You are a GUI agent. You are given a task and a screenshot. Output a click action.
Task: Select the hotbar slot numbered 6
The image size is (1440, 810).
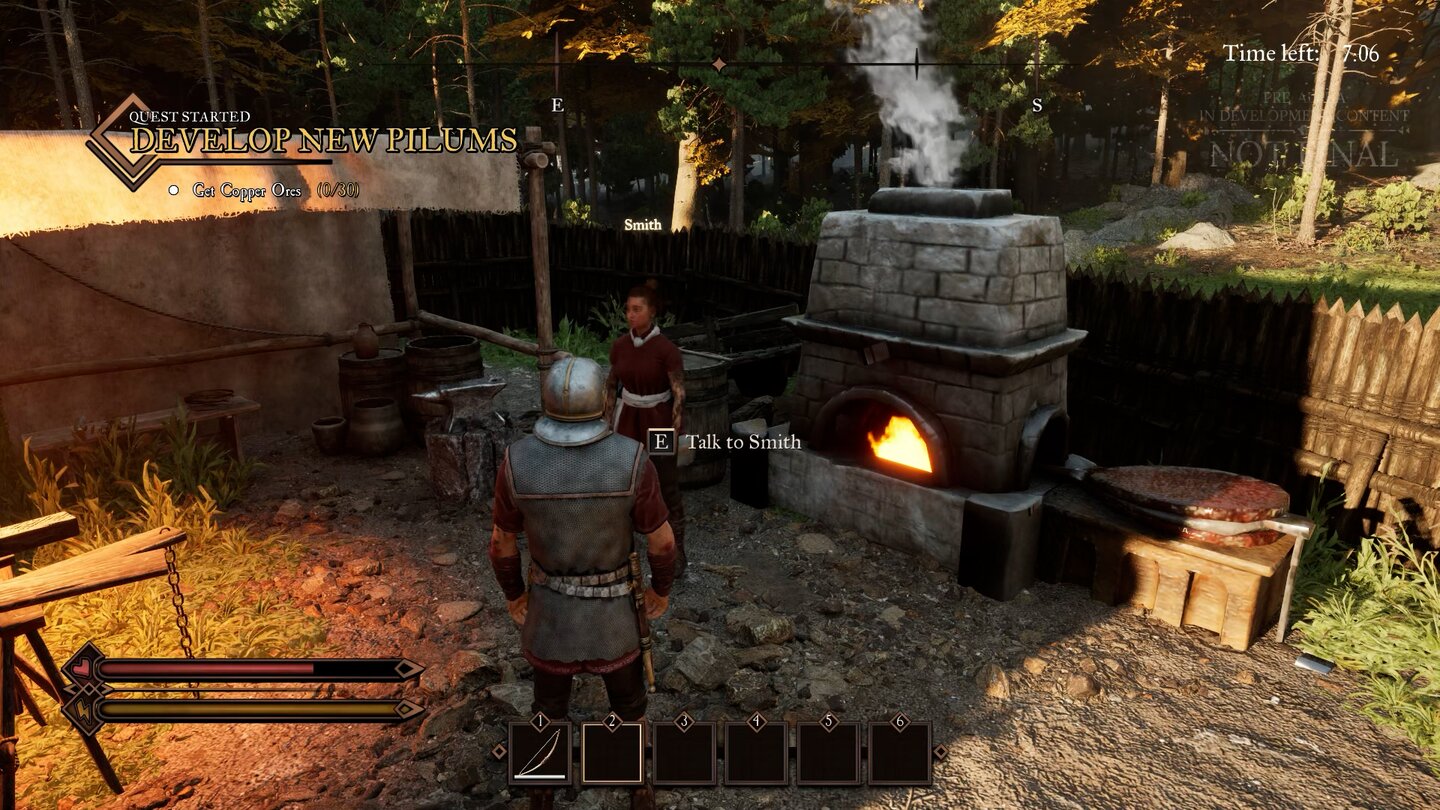coord(900,753)
